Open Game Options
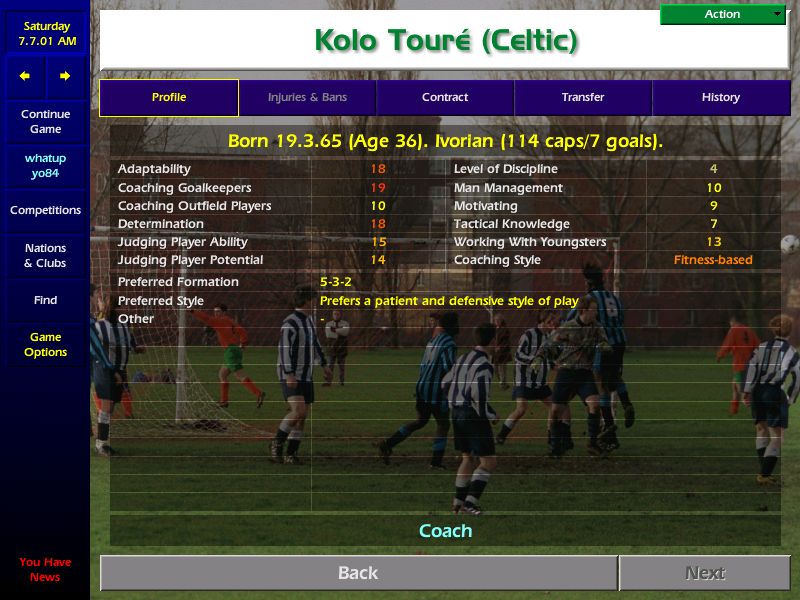This screenshot has width=800, height=600. click(45, 345)
